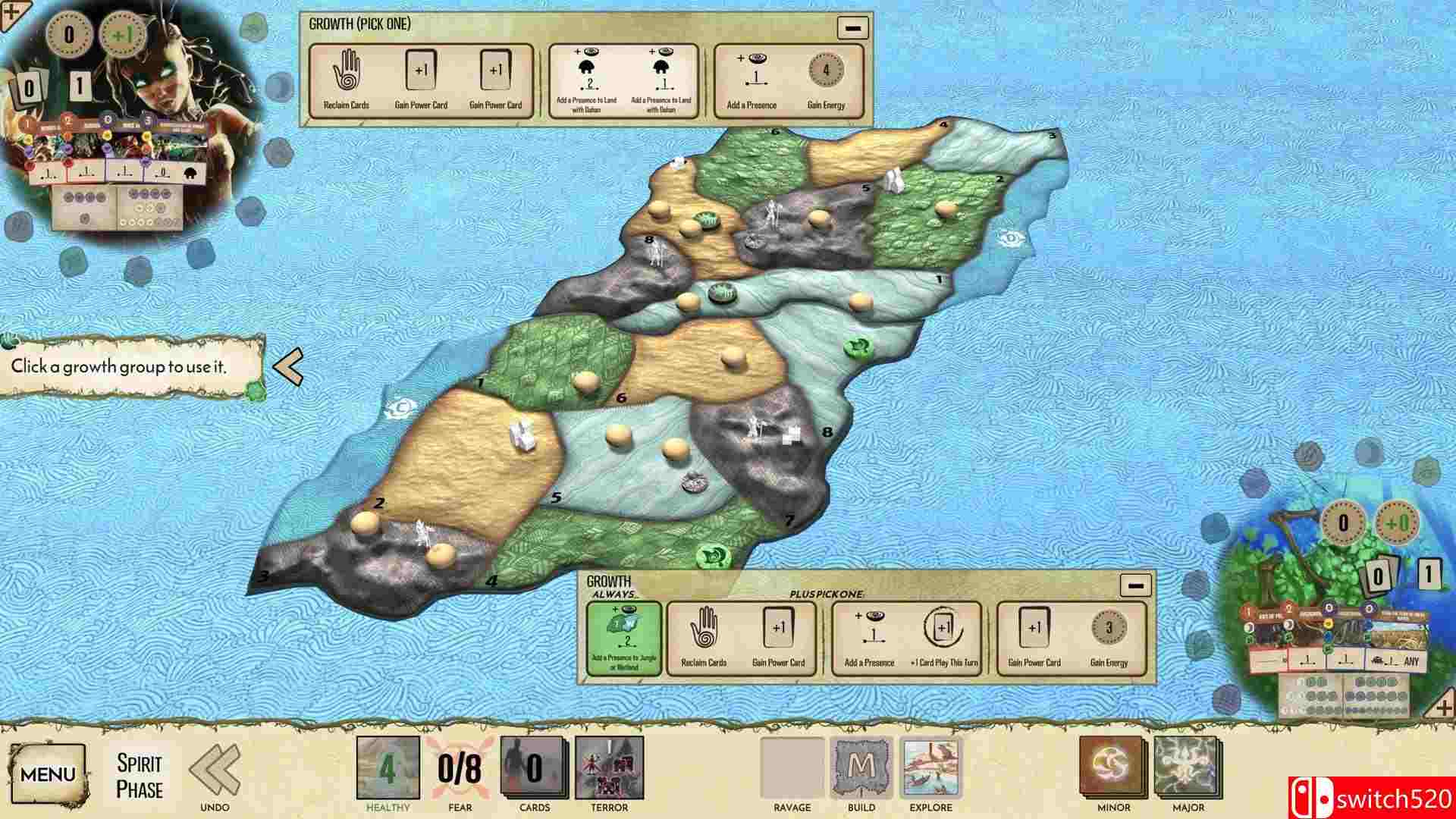Open the game MENU
Viewport: 1456px width, 819px height.
(x=47, y=773)
